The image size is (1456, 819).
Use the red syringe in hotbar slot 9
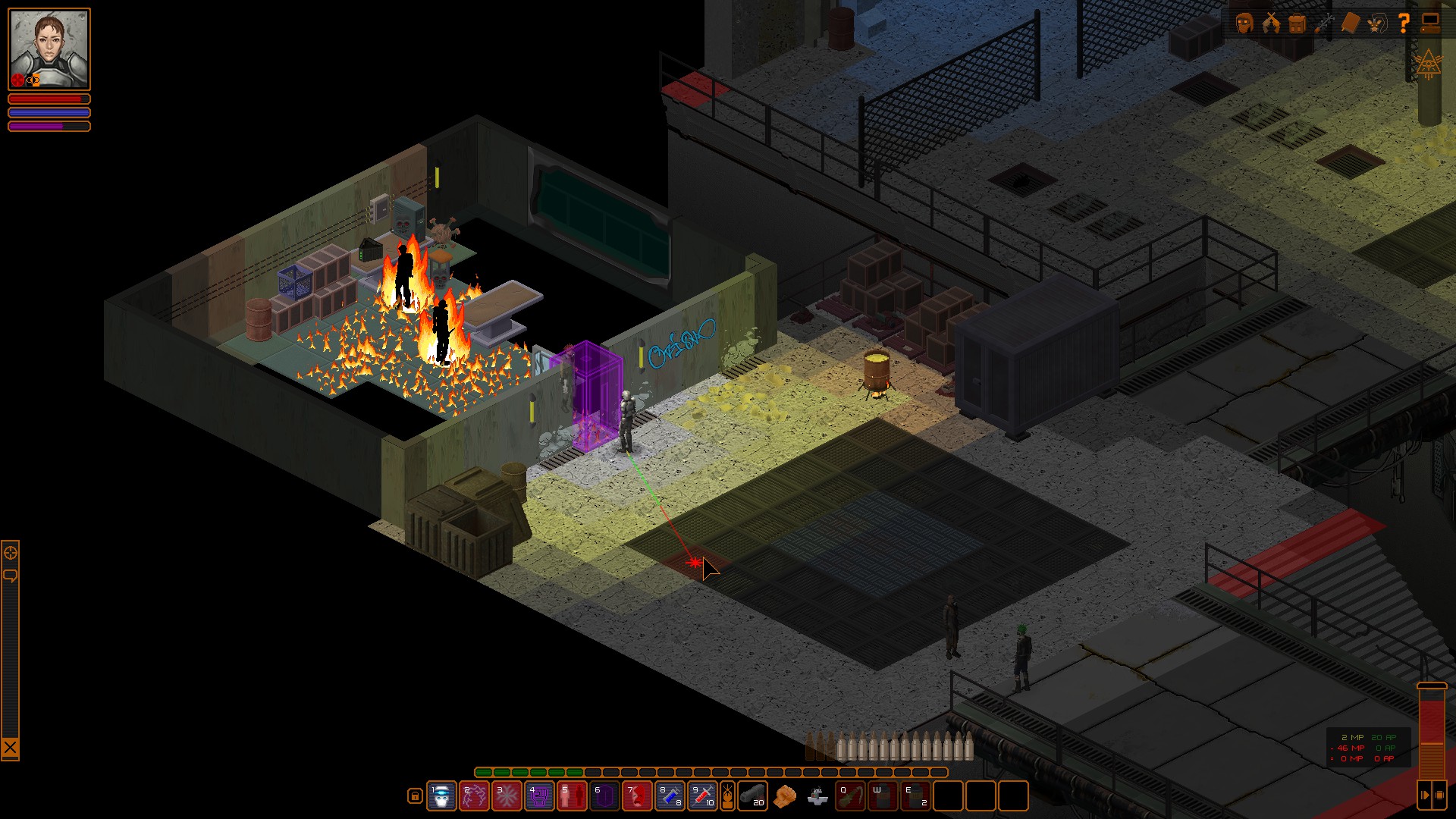point(702,796)
